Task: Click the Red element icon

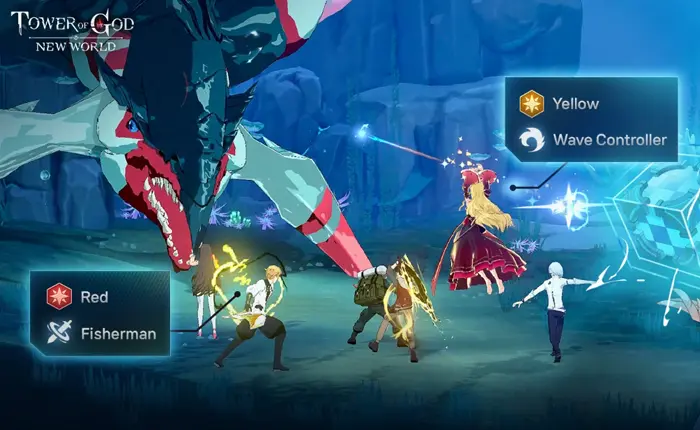Action: (59, 296)
